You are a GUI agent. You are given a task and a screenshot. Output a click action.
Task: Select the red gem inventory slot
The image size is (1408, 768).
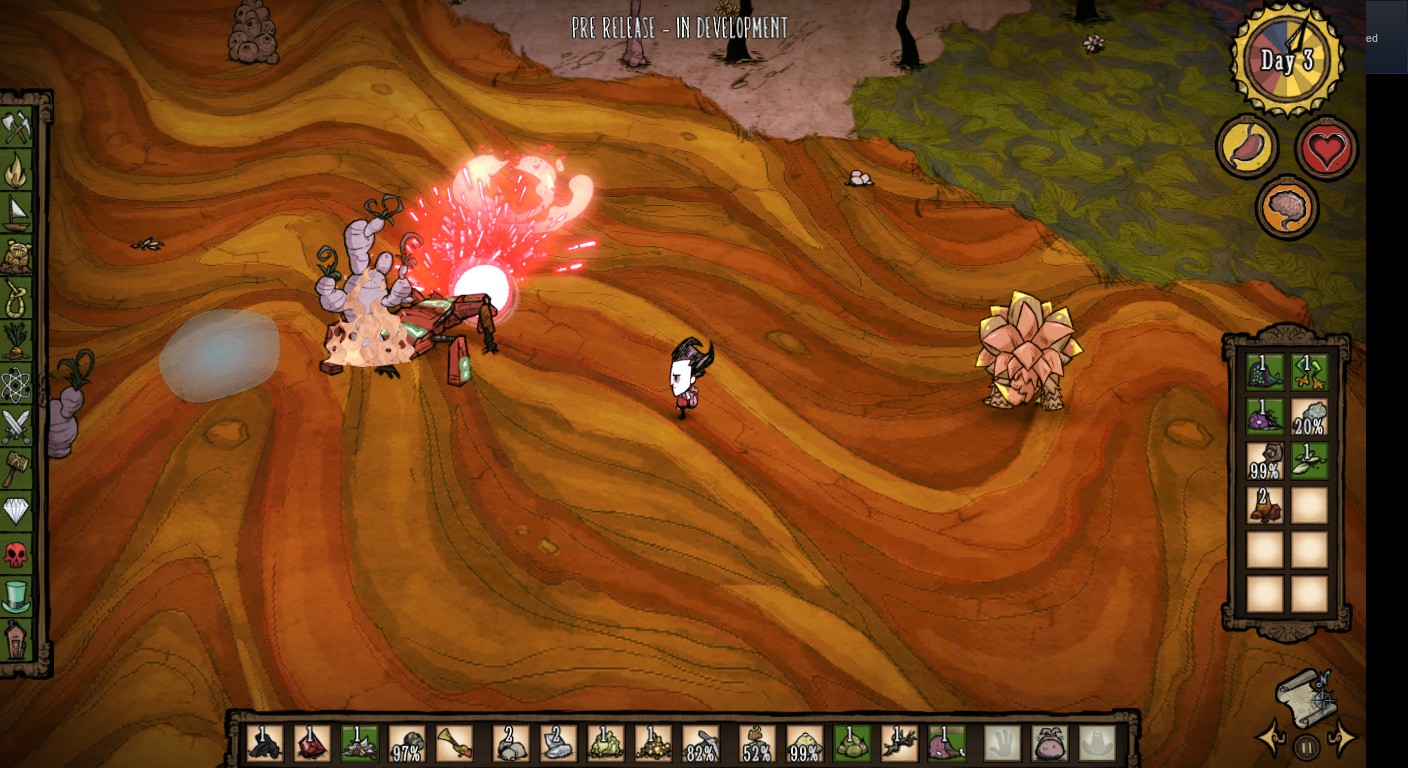(312, 743)
